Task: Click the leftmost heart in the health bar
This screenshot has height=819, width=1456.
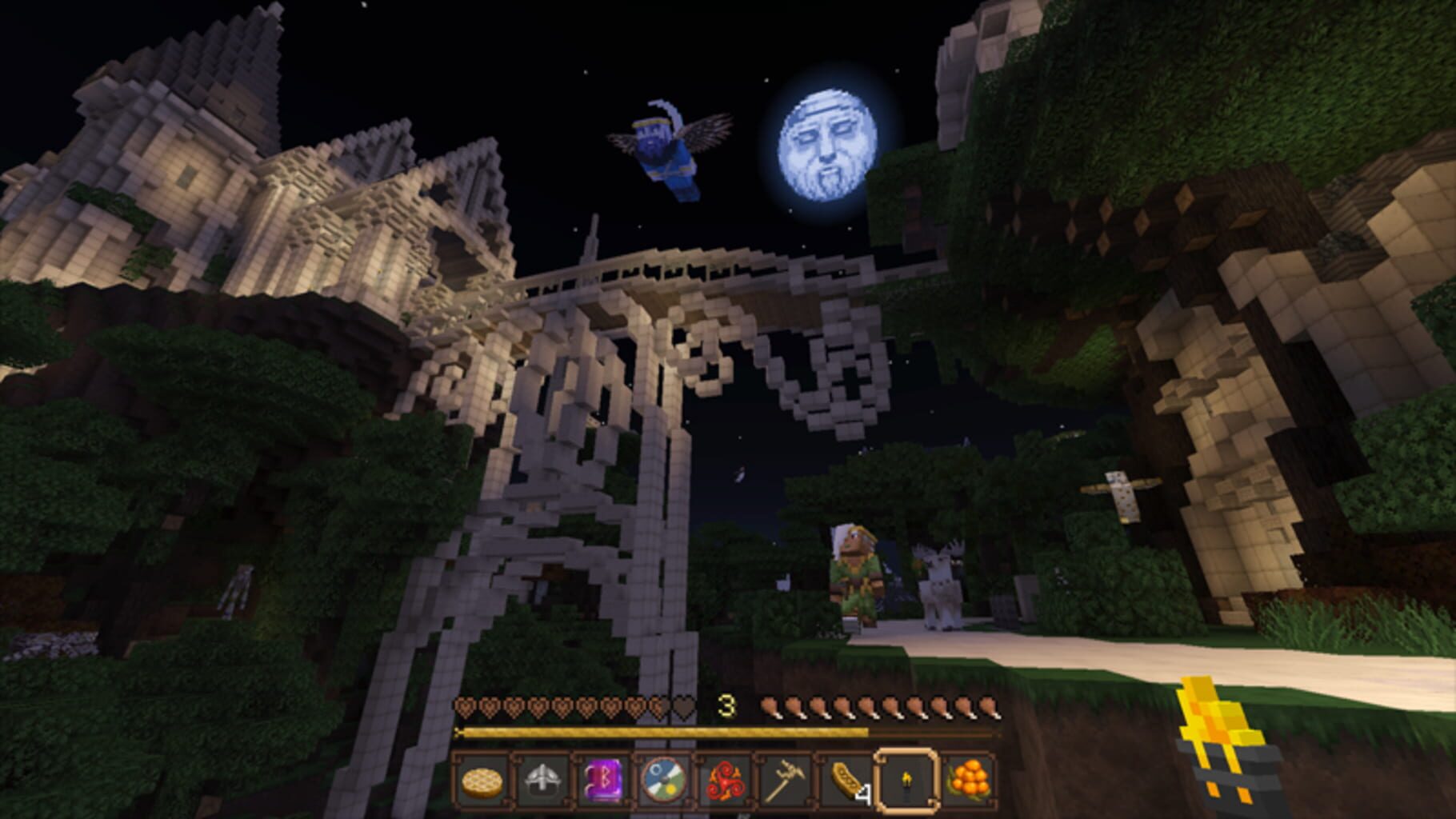Action: (466, 705)
